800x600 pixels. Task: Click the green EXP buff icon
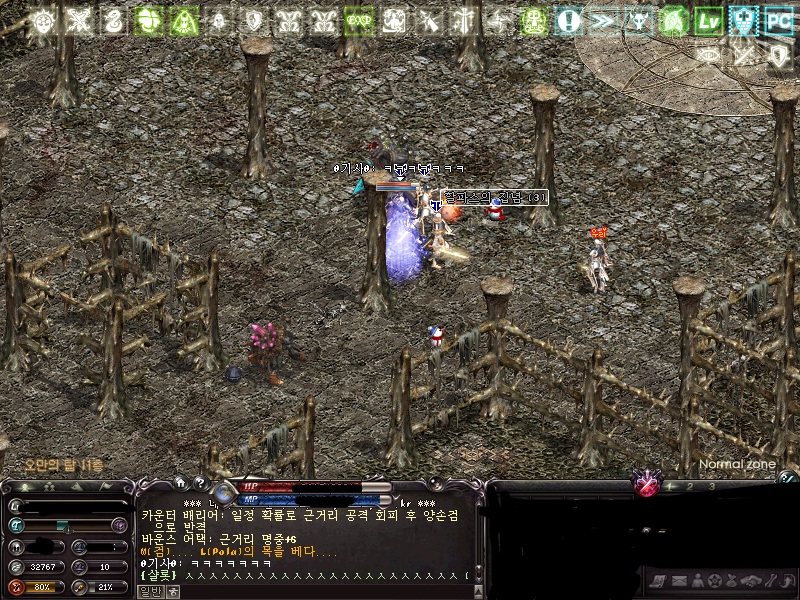pyautogui.click(x=358, y=20)
